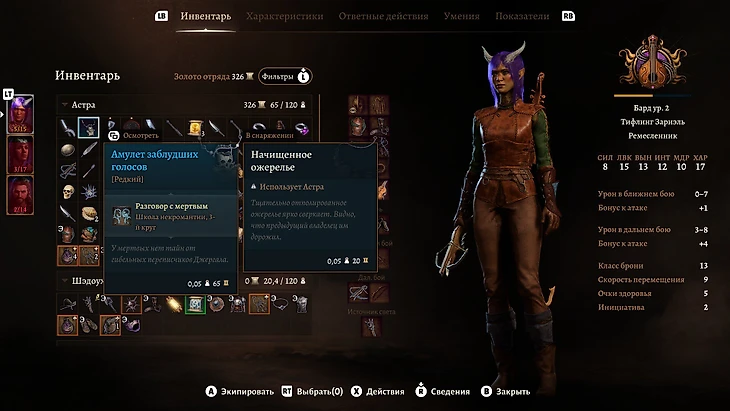Select the bearded companion portrait with 2/14
This screenshot has height=411, width=730.
(21, 194)
